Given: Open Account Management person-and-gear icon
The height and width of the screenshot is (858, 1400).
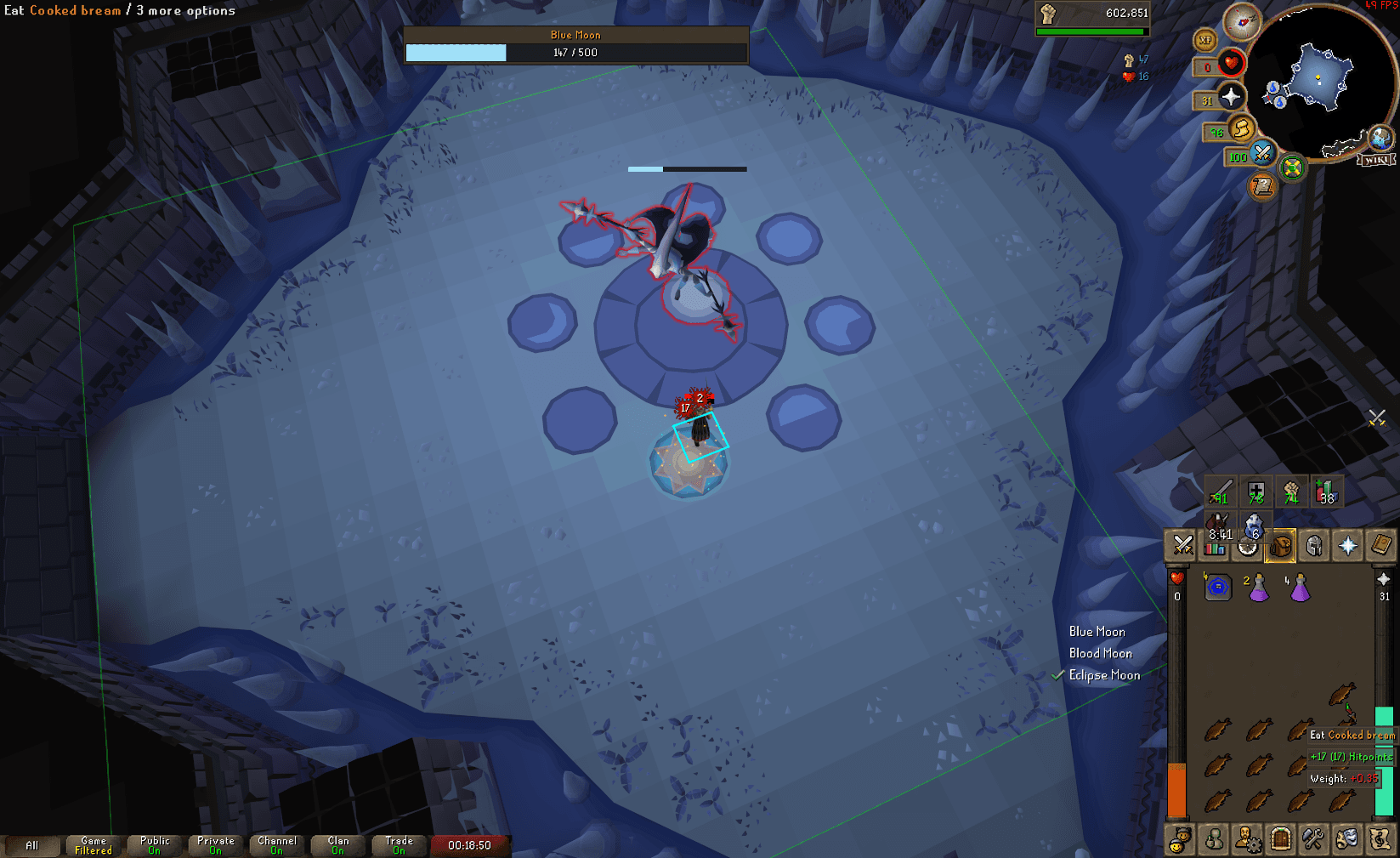Looking at the screenshot, I should click(x=1246, y=840).
